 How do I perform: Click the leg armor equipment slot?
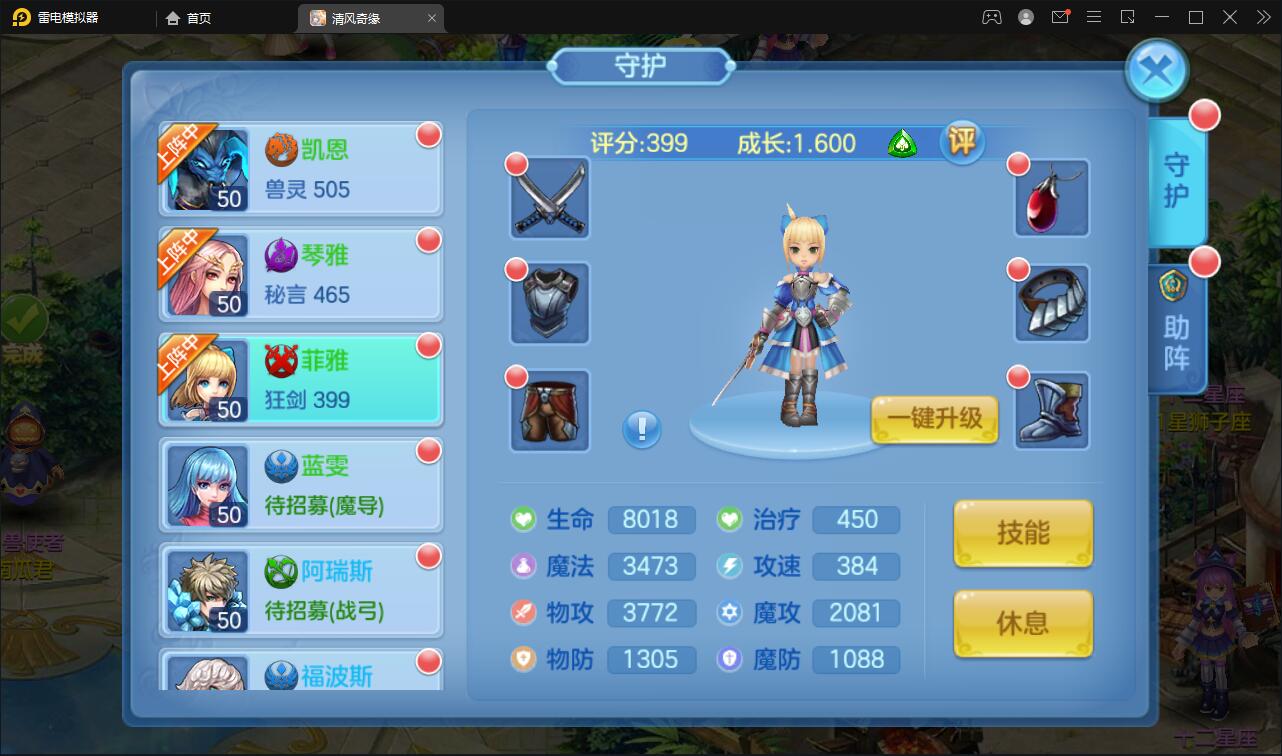[548, 410]
